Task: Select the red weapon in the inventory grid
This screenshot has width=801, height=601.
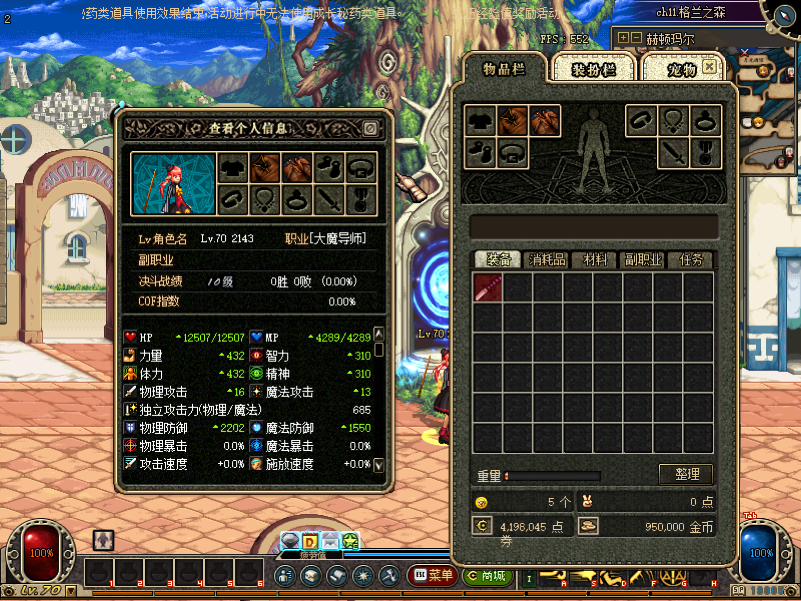Action: coord(488,288)
